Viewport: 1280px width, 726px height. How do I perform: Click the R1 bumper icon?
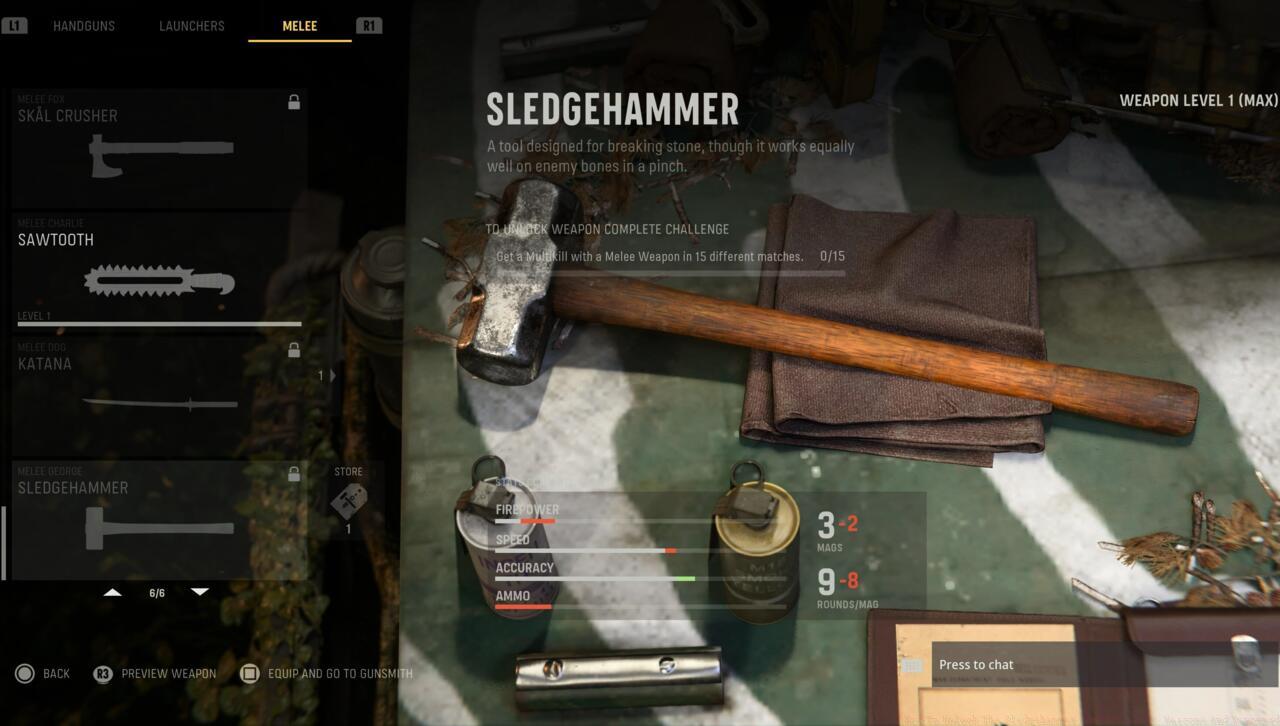368,26
